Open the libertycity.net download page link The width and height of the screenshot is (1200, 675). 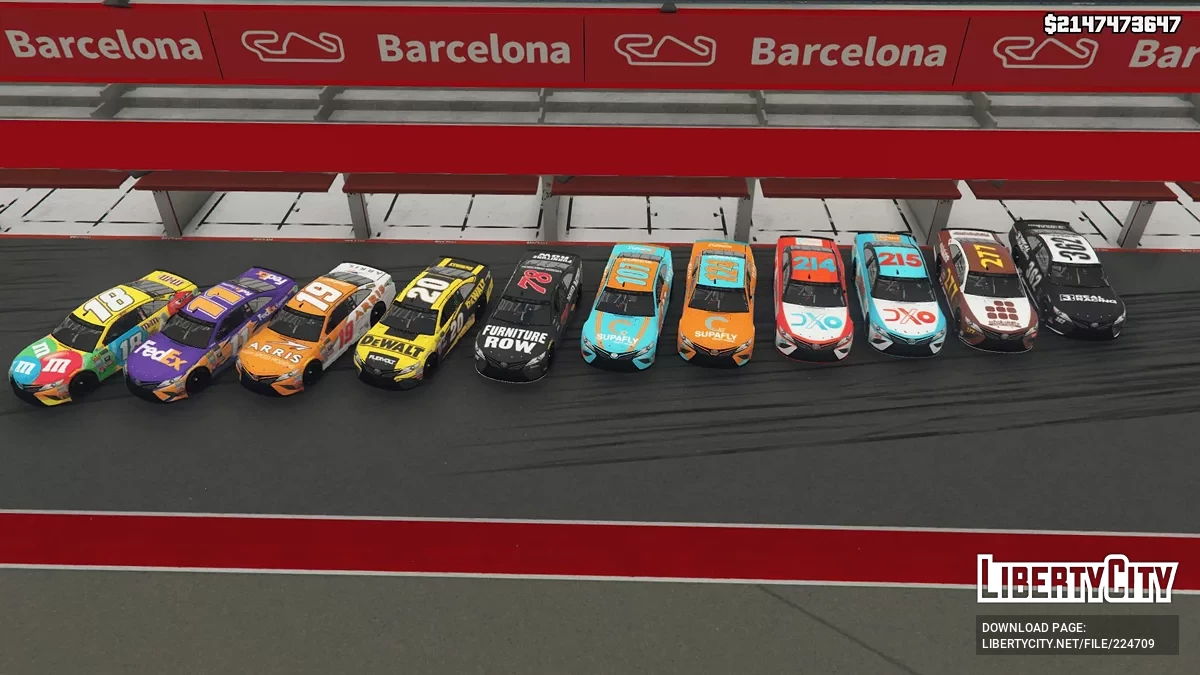tap(1068, 643)
